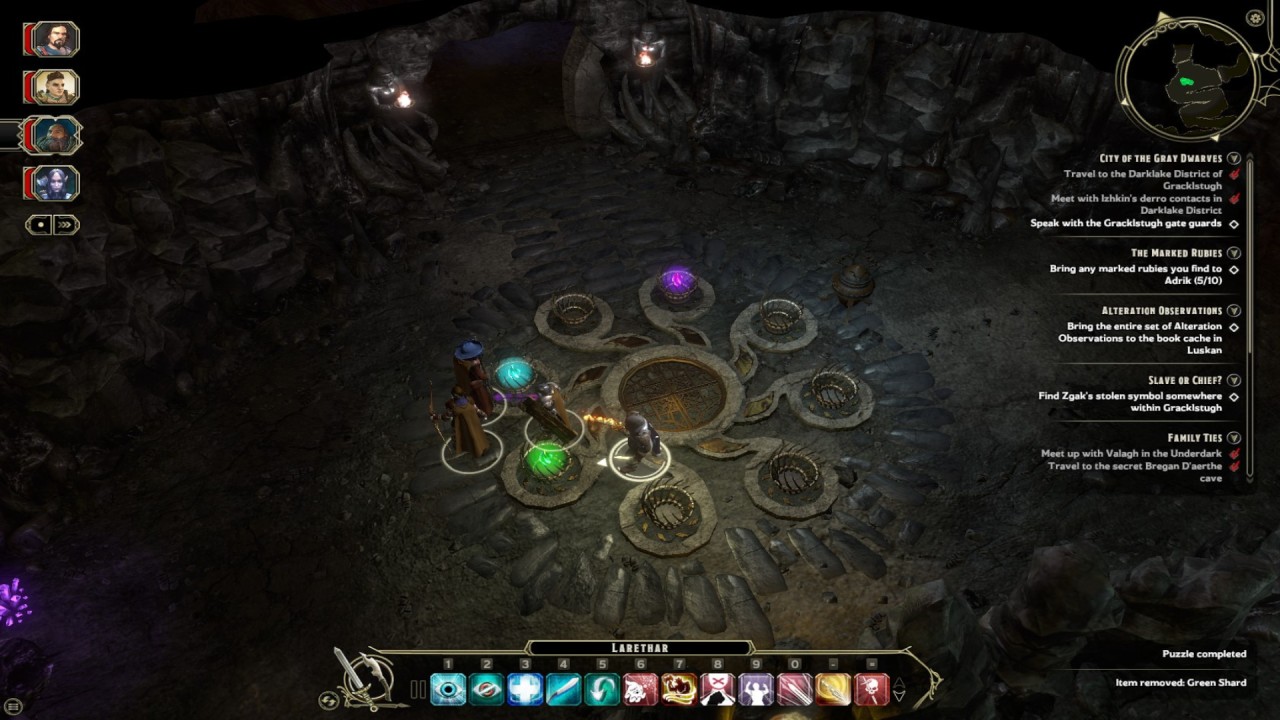Activate the blue eye ability in slot 1
This screenshot has width=1280, height=720.
(448, 689)
